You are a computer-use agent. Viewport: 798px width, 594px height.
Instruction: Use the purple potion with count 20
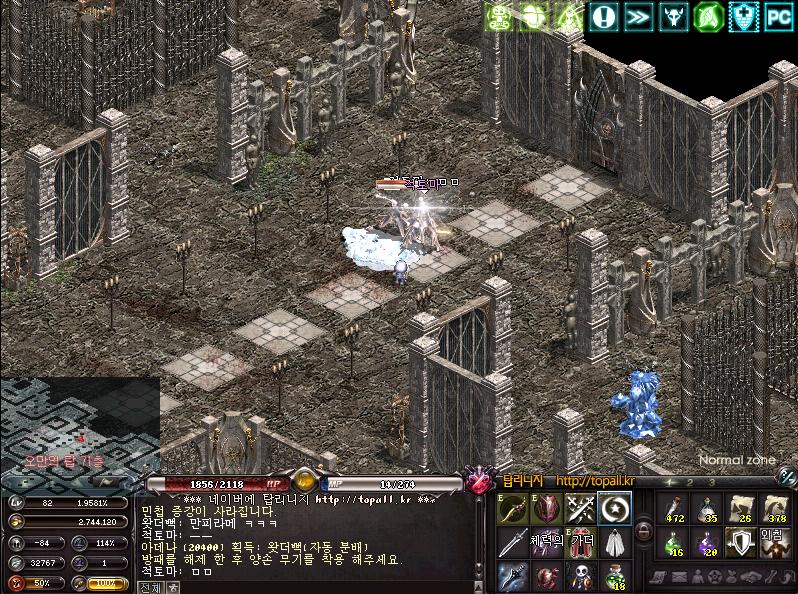tap(708, 543)
